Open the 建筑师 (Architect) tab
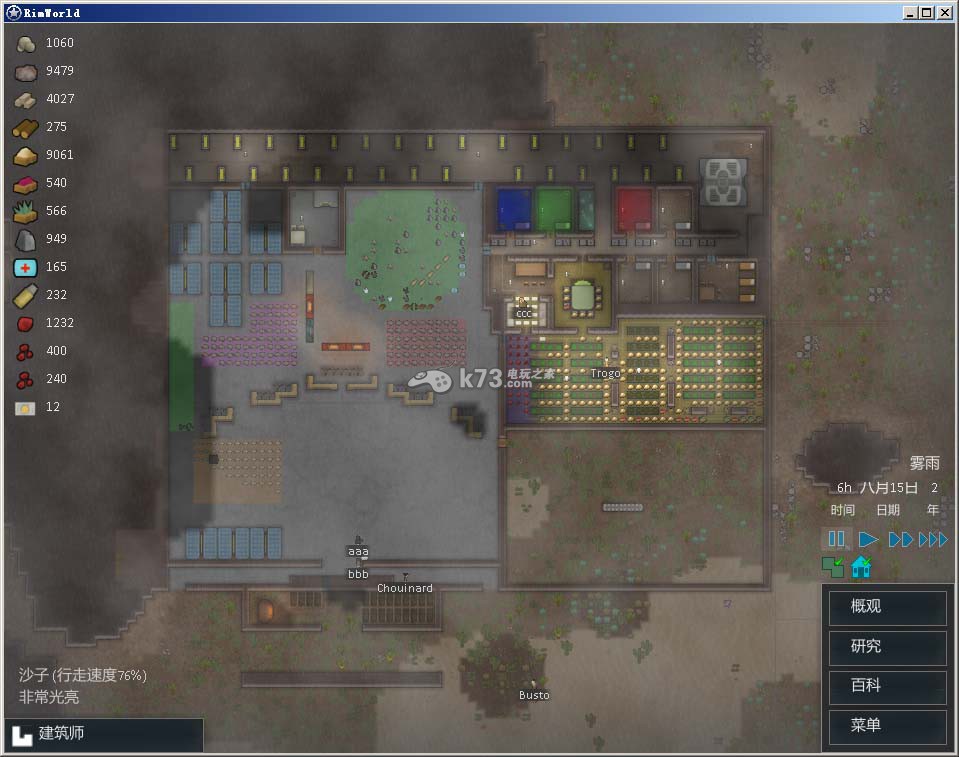This screenshot has height=757, width=959. pyautogui.click(x=104, y=734)
